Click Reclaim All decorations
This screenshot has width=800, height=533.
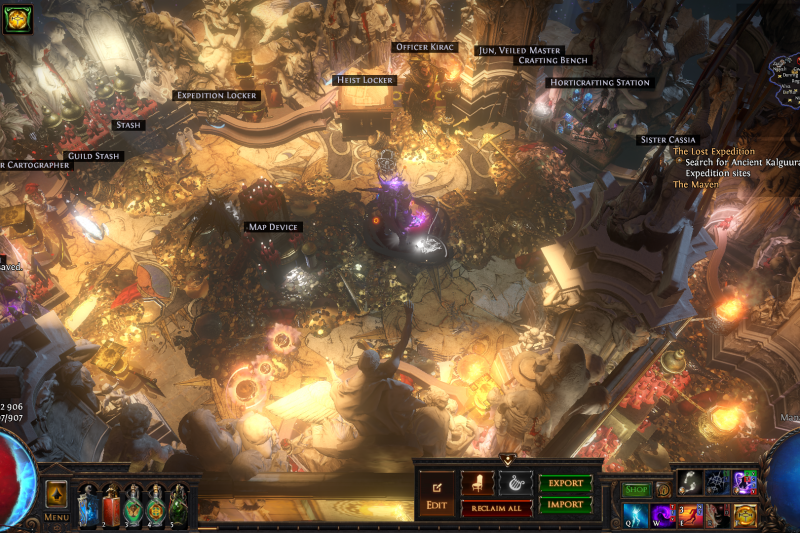click(x=496, y=508)
